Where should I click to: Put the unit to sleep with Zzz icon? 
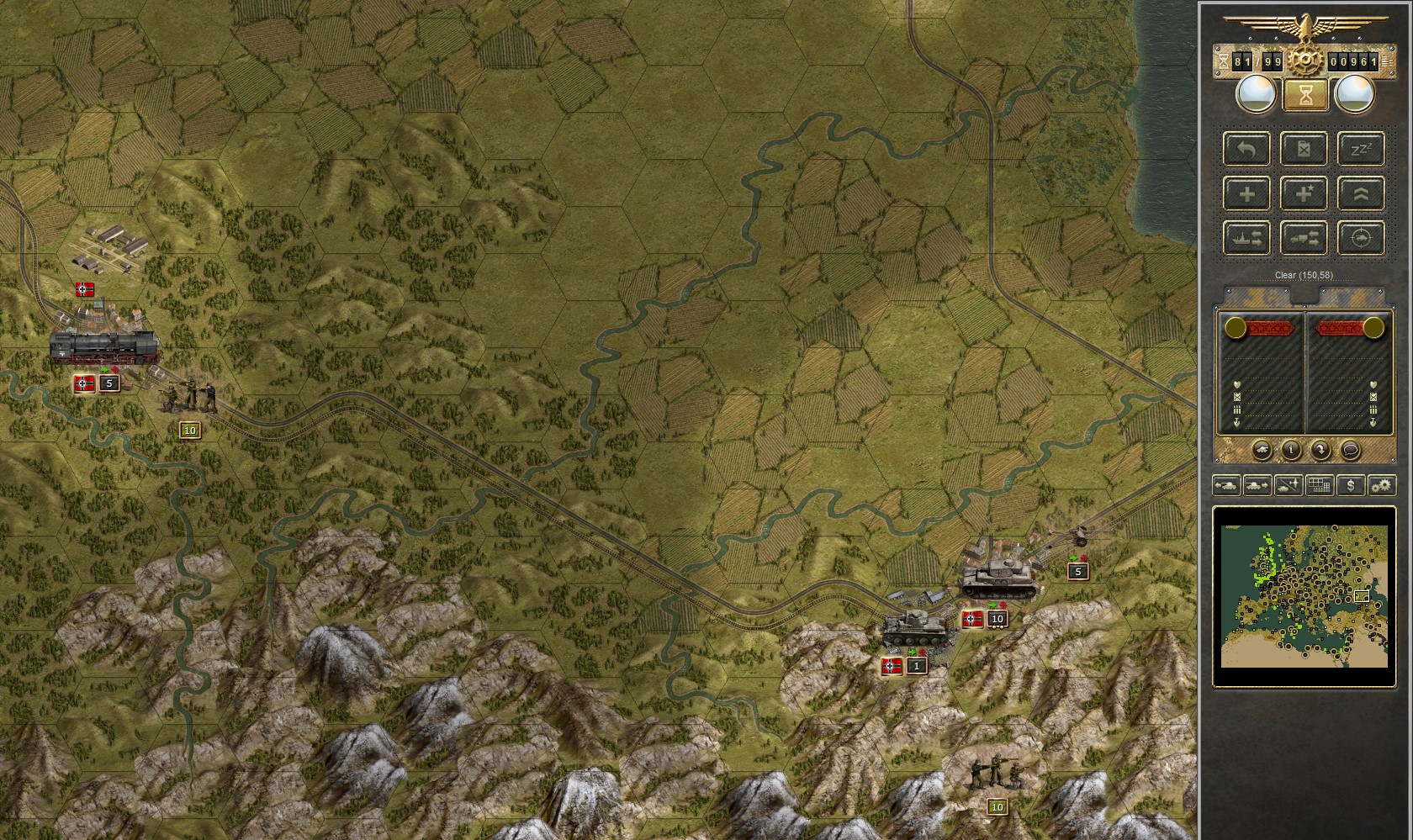[x=1363, y=150]
